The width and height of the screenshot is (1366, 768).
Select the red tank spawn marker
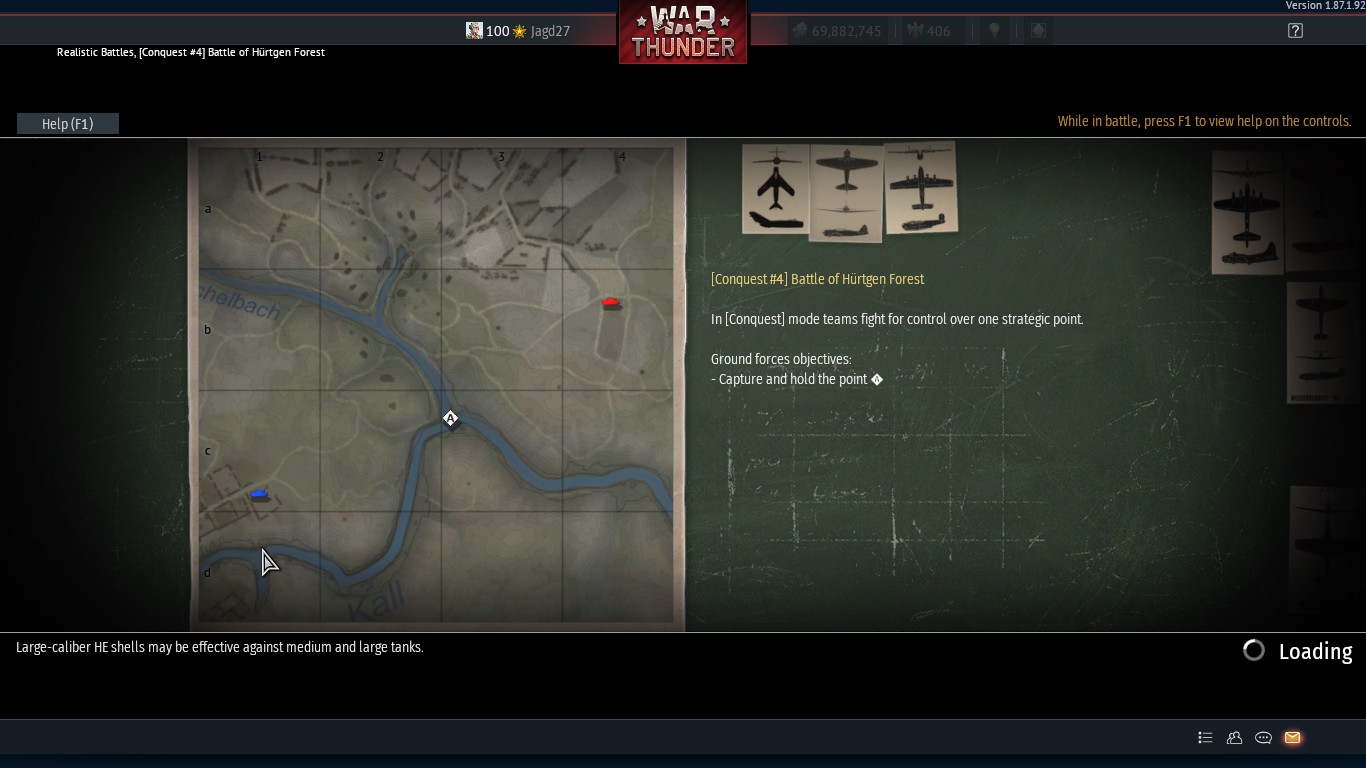click(x=611, y=302)
